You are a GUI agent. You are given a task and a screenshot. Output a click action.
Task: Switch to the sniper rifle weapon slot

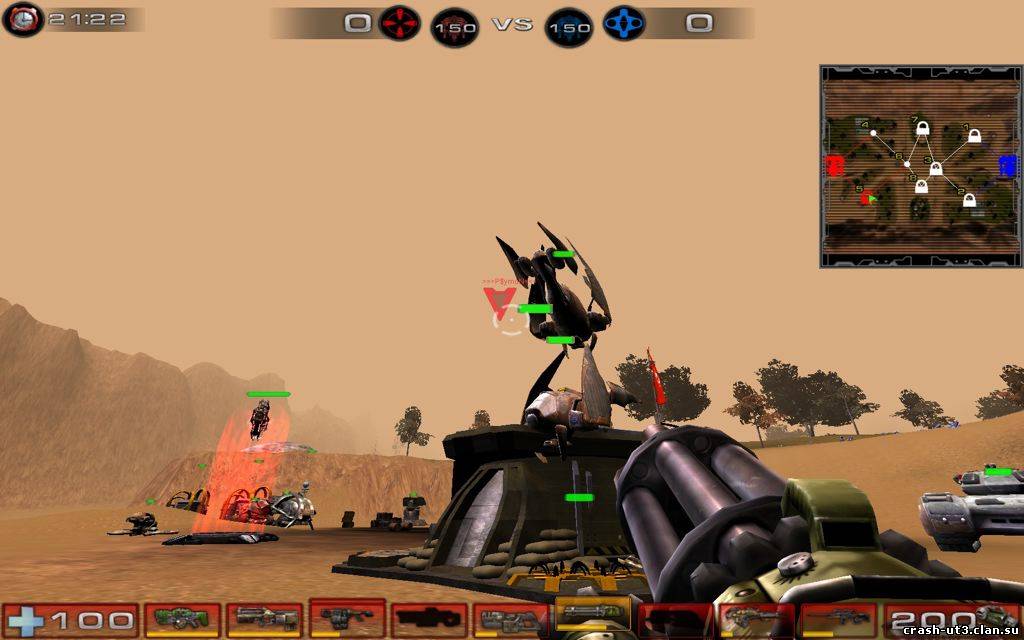[836, 619]
